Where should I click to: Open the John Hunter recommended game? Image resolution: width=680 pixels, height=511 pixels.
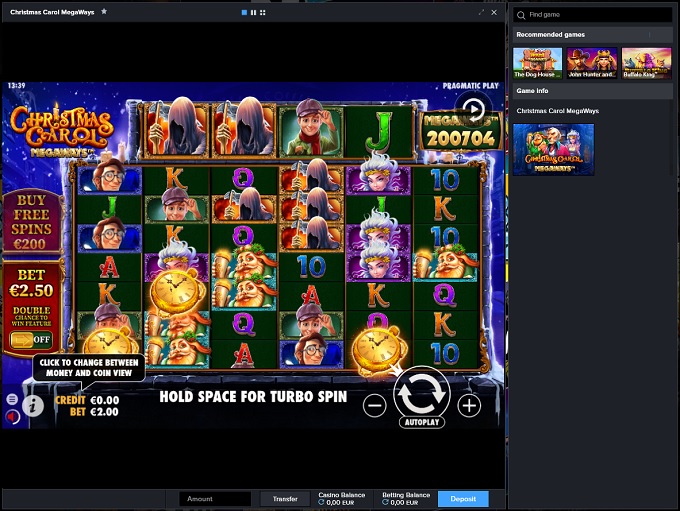[x=591, y=63]
